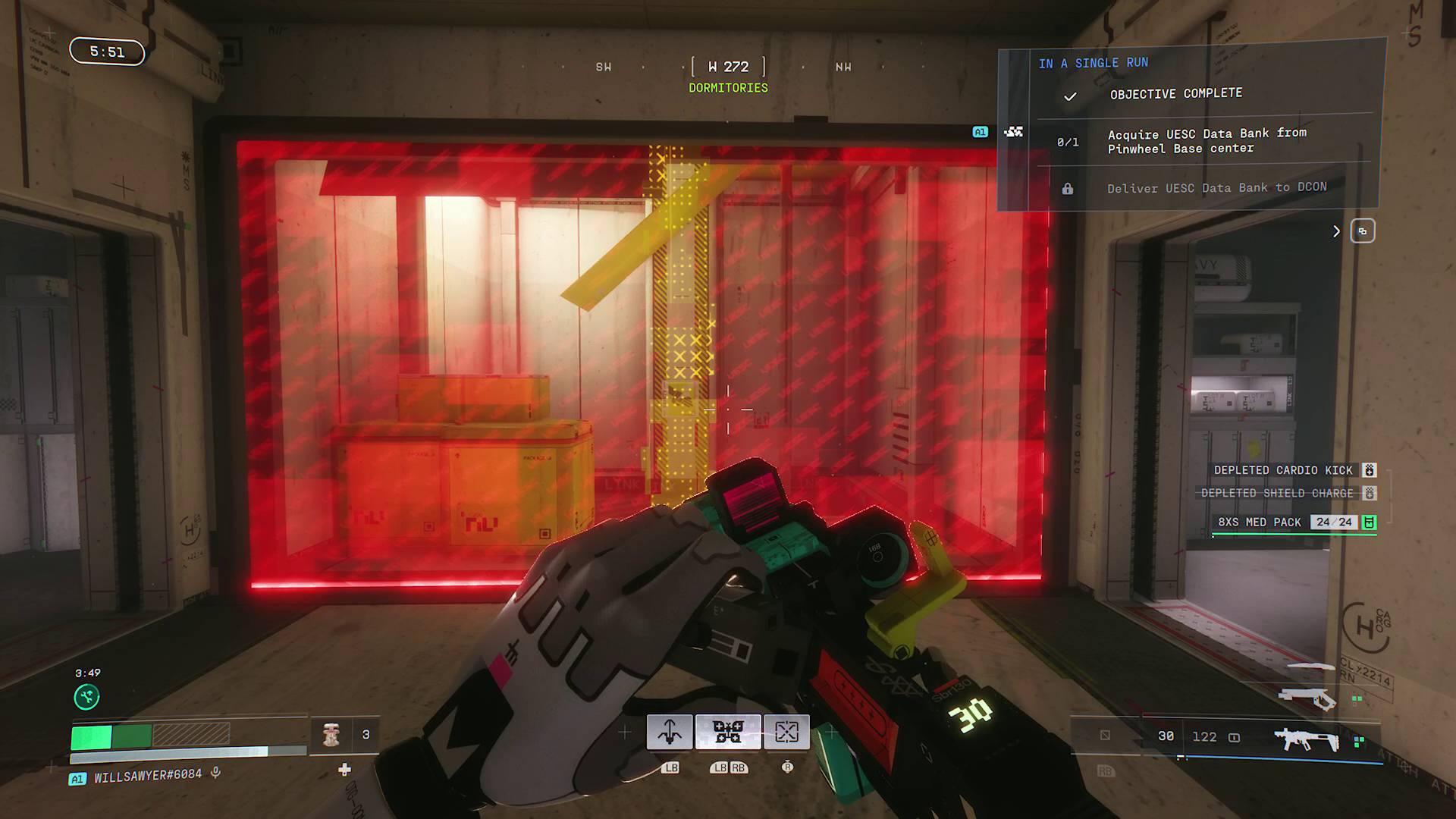1456x819 pixels.
Task: Select the 8XS Med Pack icon
Action: (x=1370, y=522)
